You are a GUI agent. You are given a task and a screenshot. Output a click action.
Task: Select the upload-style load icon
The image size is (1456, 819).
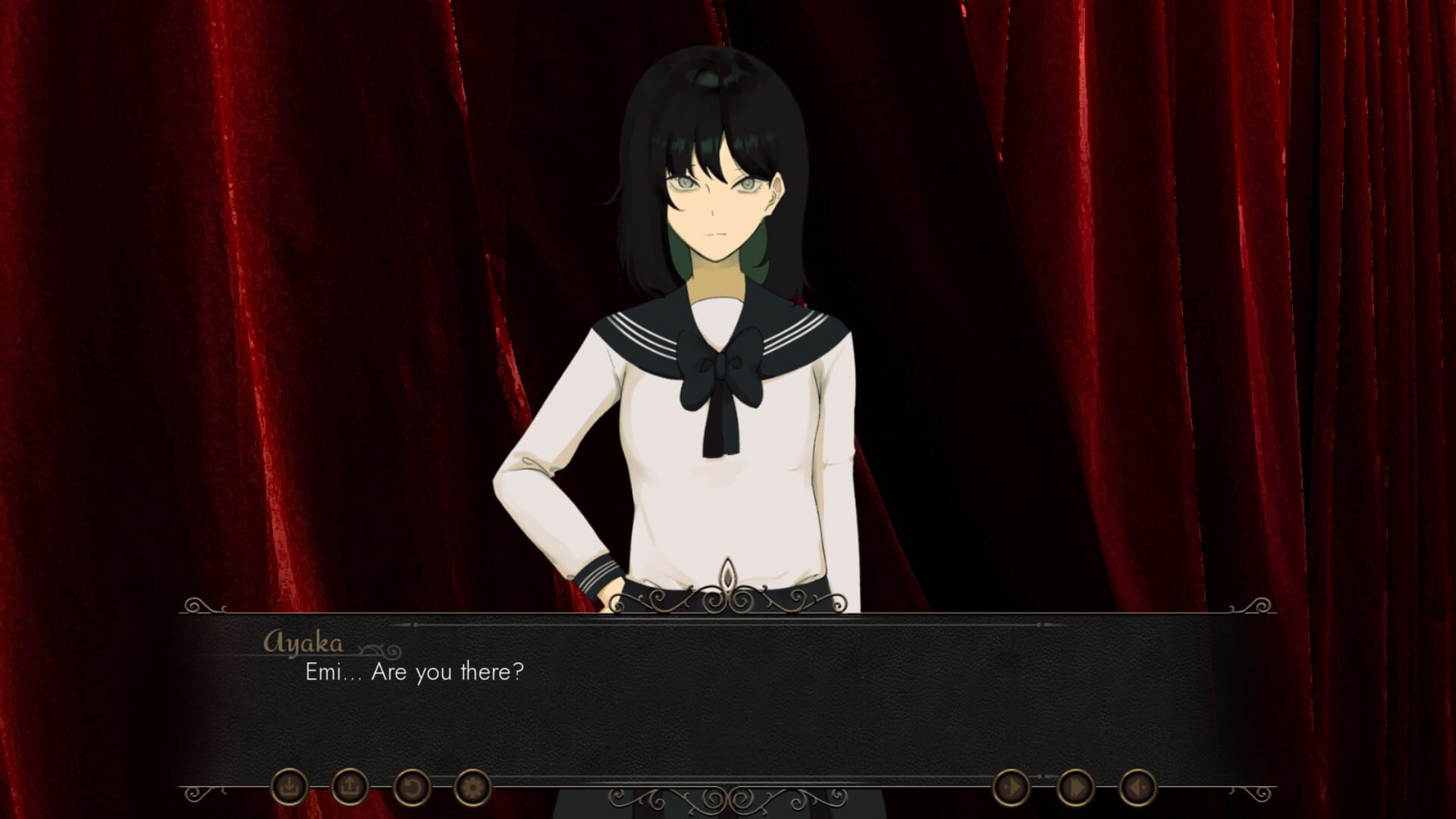tap(349, 789)
